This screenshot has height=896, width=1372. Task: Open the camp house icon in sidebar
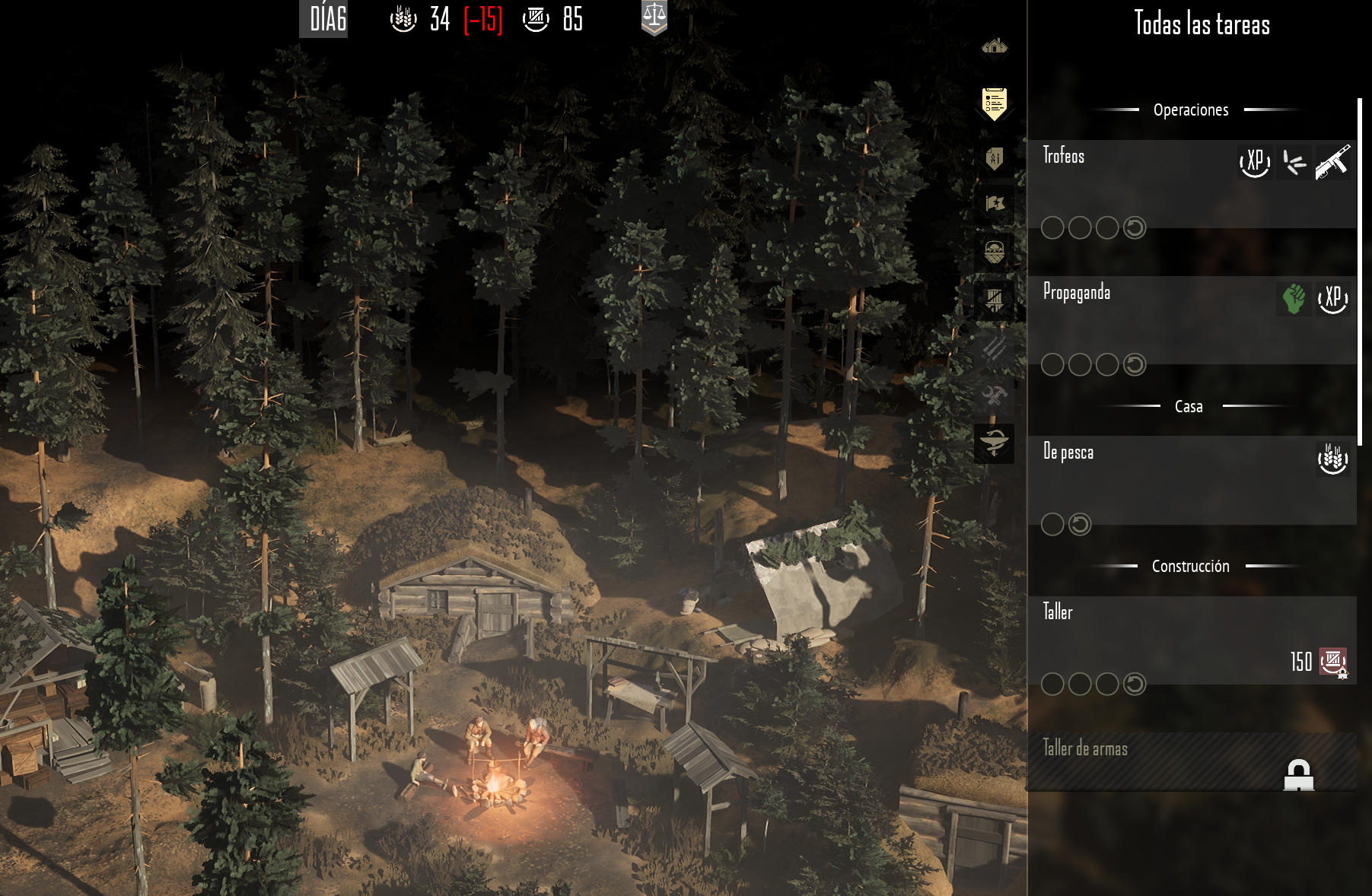(x=994, y=48)
